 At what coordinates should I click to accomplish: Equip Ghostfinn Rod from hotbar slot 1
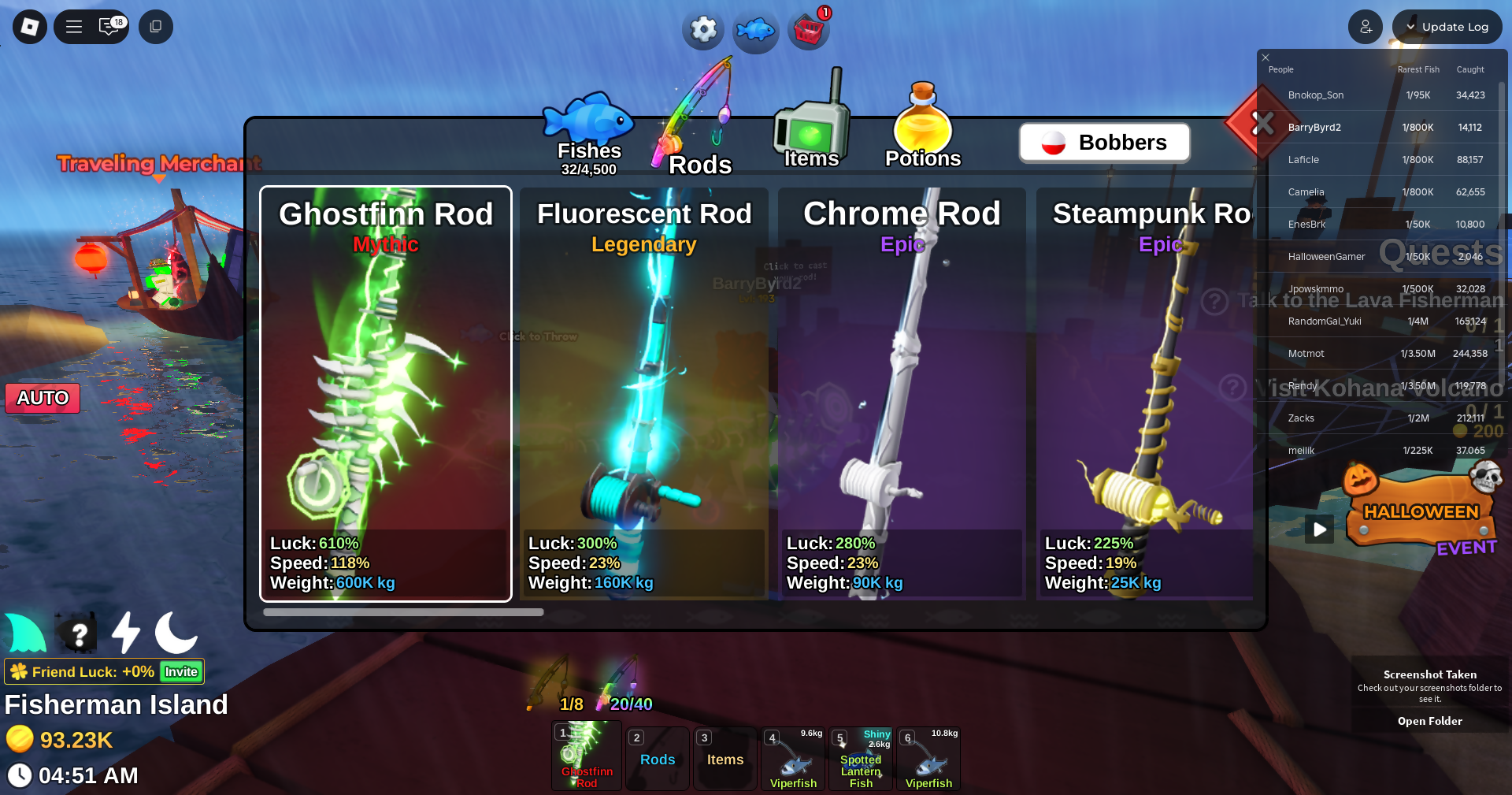(x=587, y=756)
